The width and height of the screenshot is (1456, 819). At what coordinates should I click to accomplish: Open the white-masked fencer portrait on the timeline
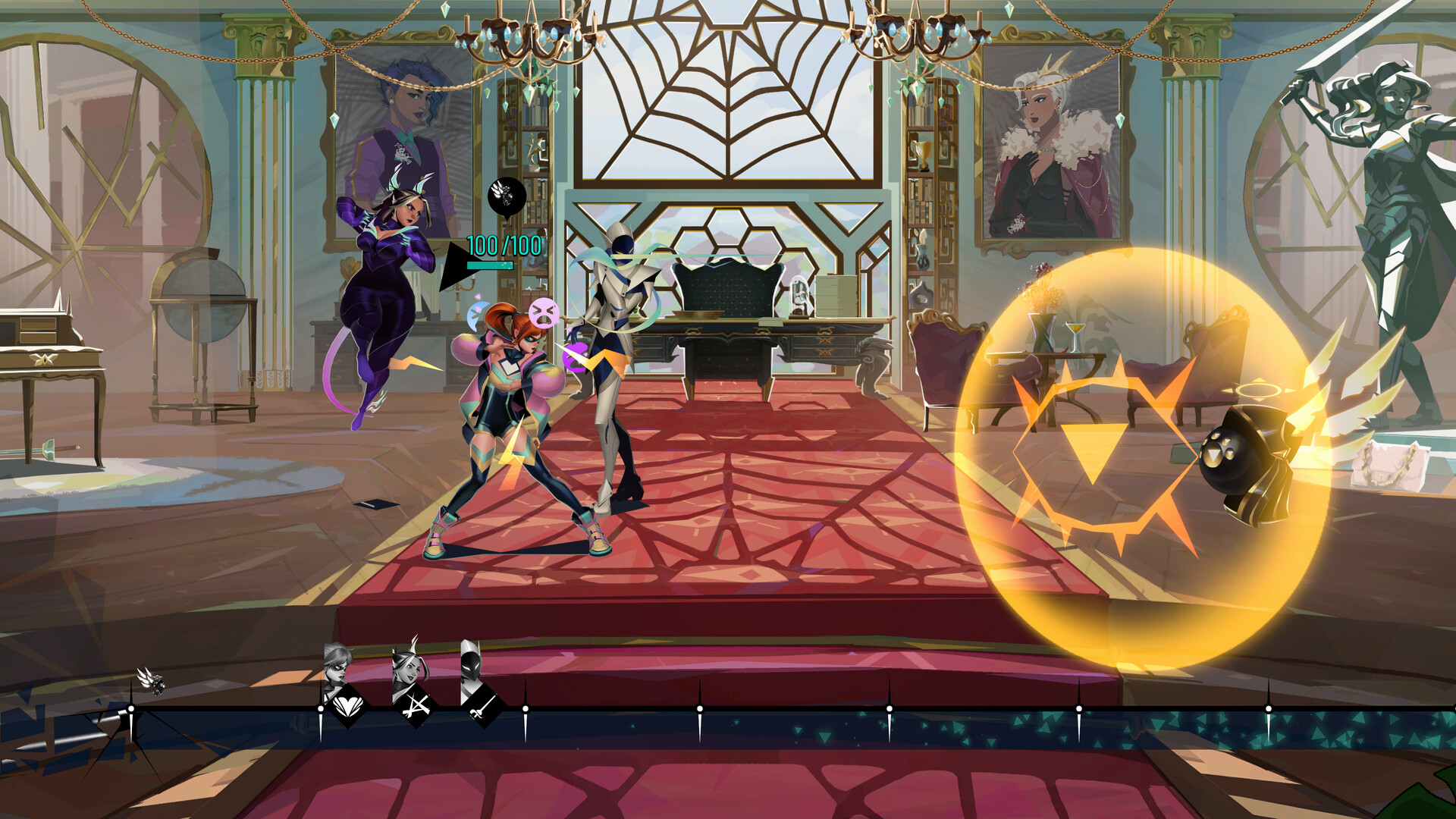[472, 666]
